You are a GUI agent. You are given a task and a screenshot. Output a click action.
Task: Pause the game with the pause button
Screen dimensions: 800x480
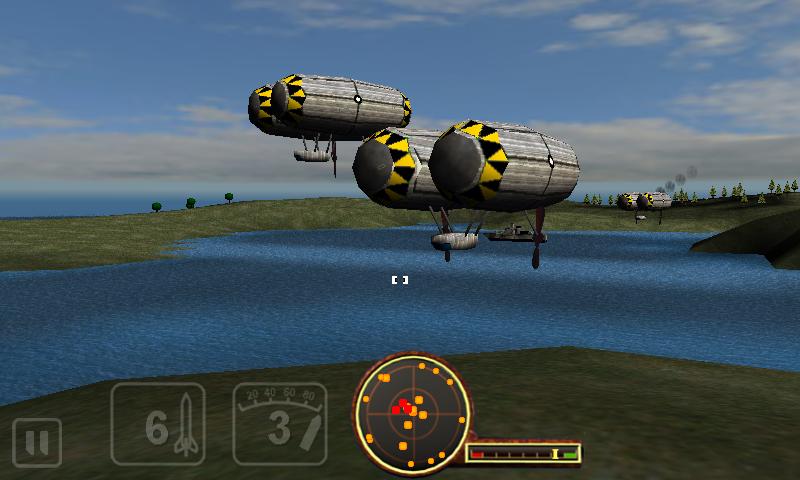37,442
